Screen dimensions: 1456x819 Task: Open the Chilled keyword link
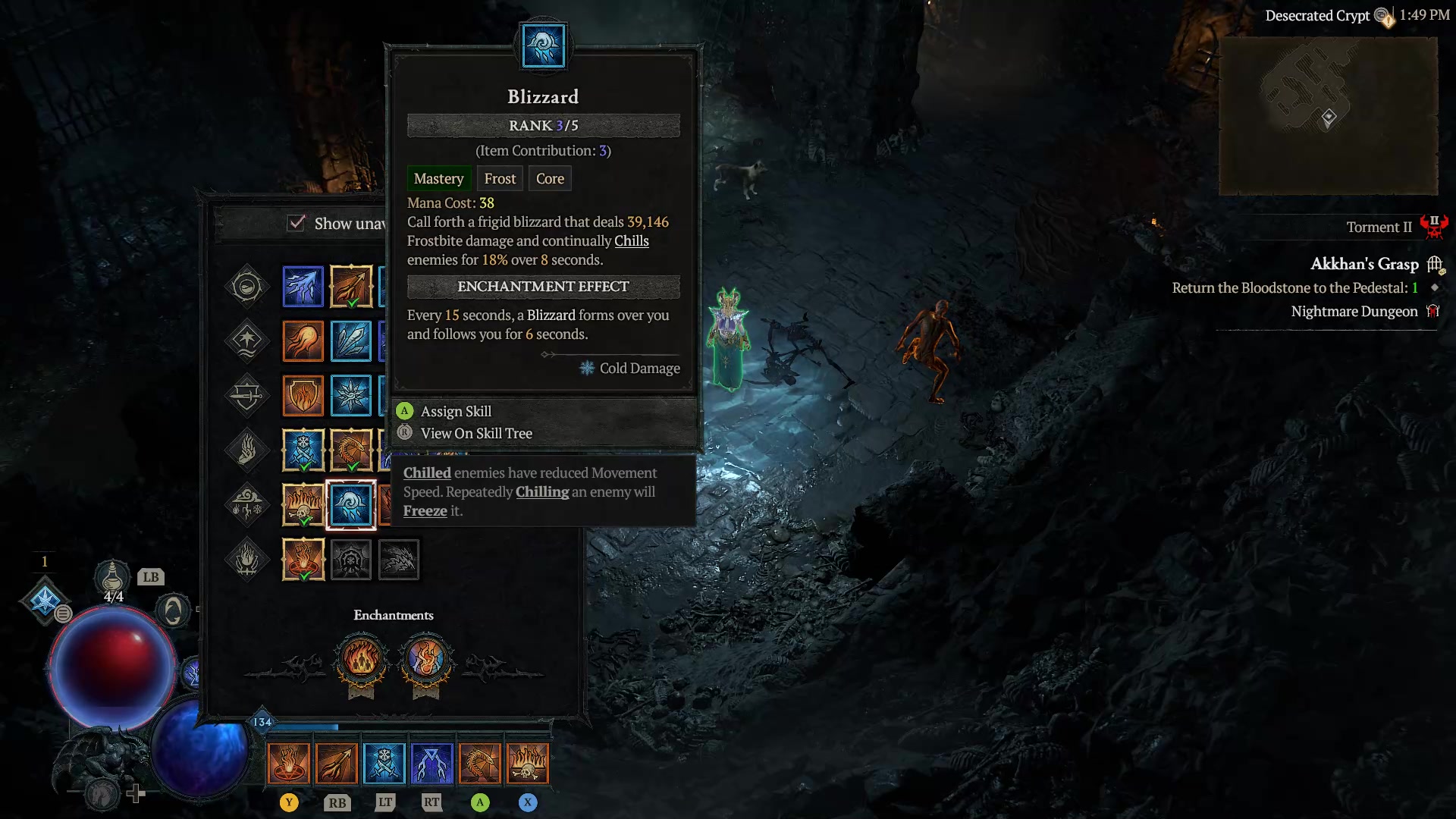click(427, 472)
